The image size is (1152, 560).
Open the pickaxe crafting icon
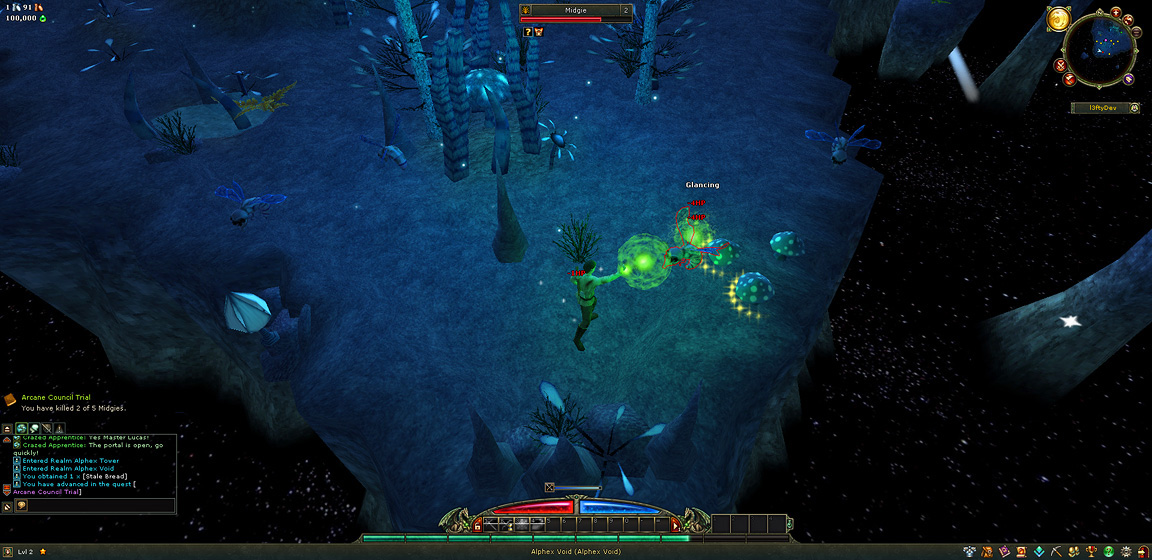[1057, 552]
